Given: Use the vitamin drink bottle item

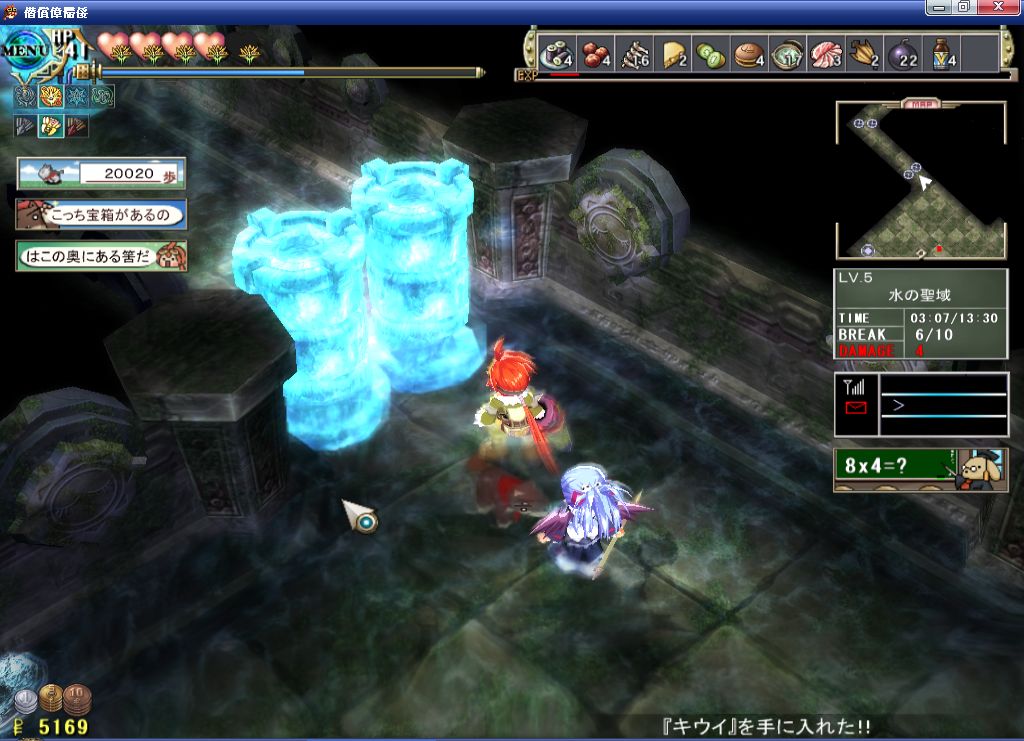Looking at the screenshot, I should click(942, 54).
